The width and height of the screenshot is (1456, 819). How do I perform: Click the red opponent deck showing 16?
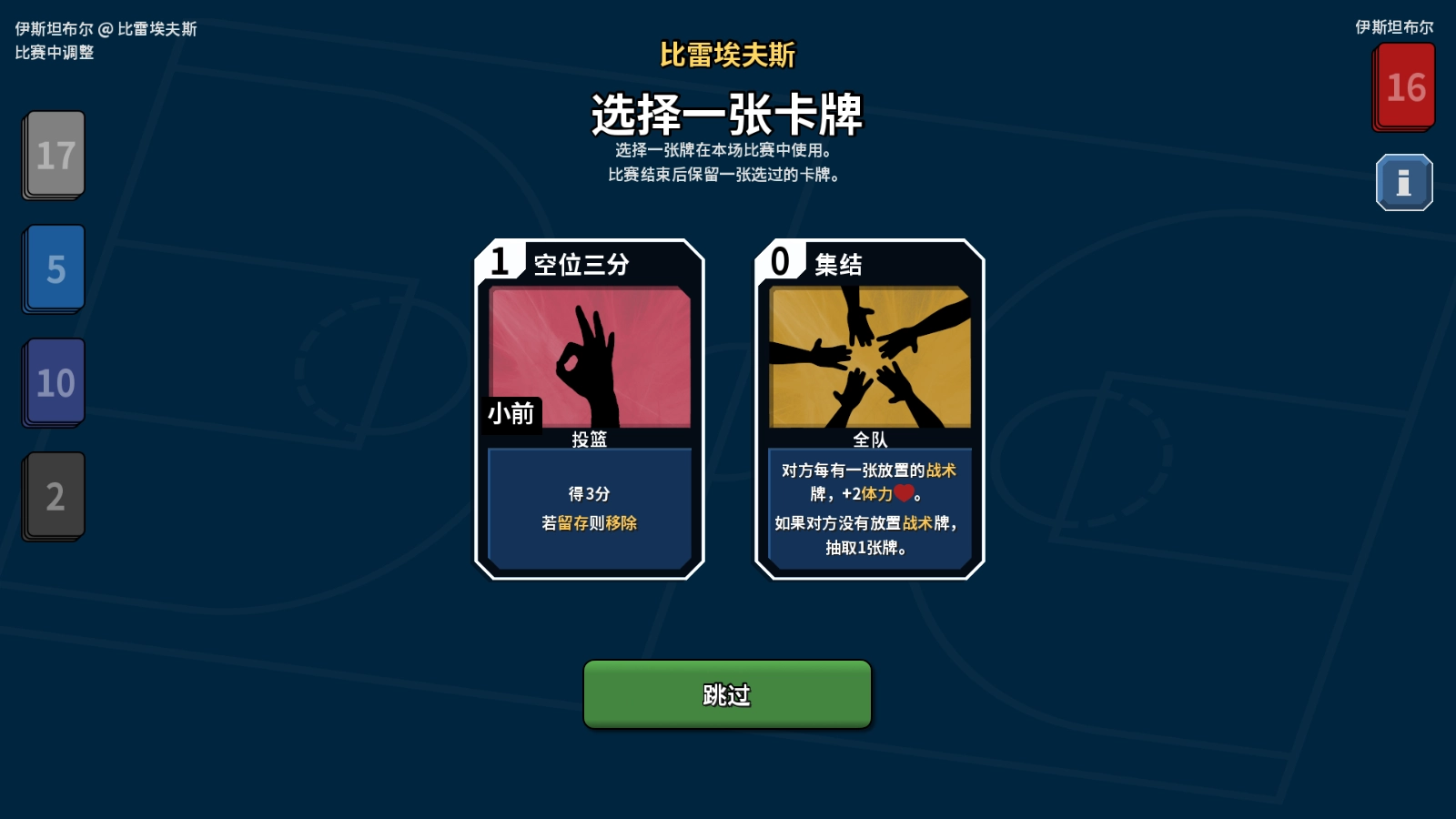click(x=1404, y=86)
